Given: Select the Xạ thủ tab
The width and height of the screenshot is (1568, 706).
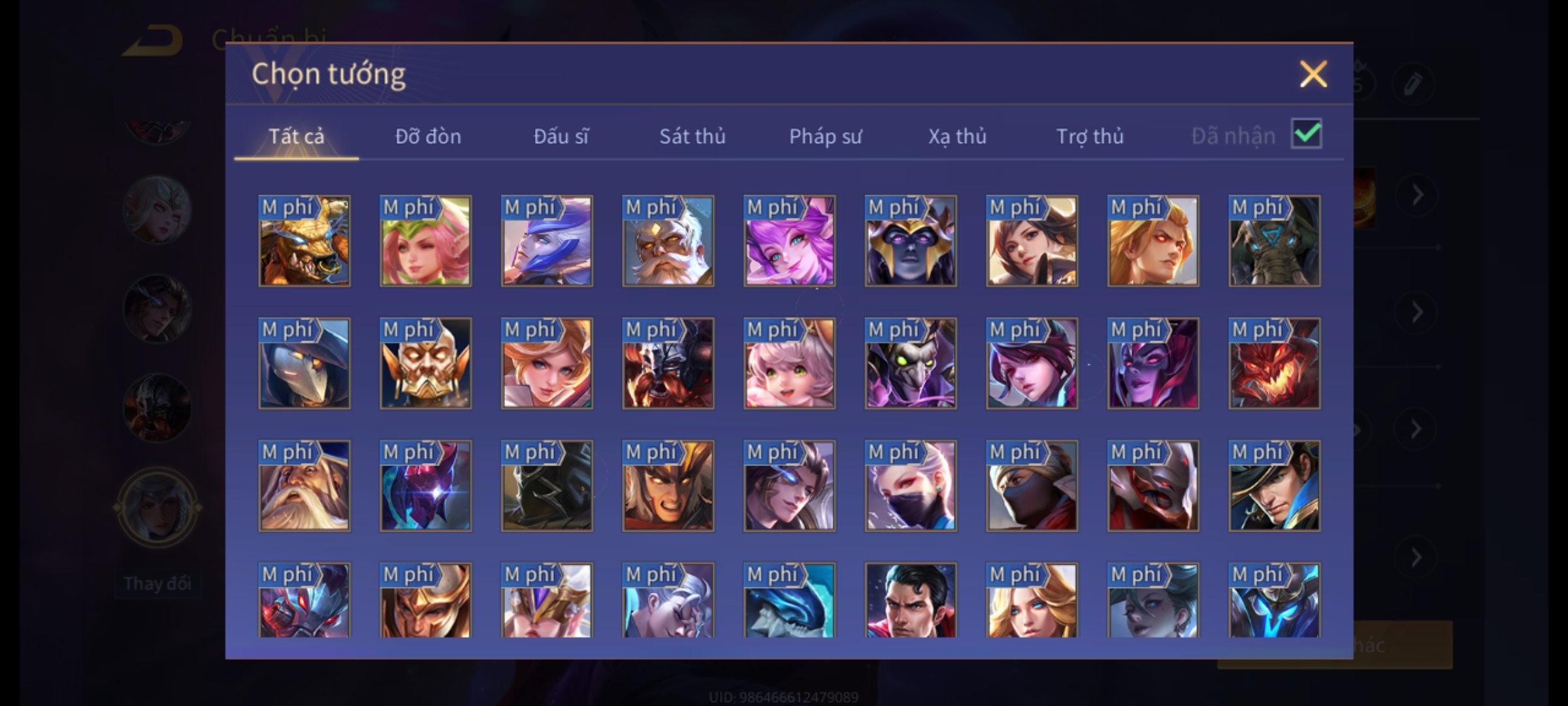Looking at the screenshot, I should coord(957,136).
